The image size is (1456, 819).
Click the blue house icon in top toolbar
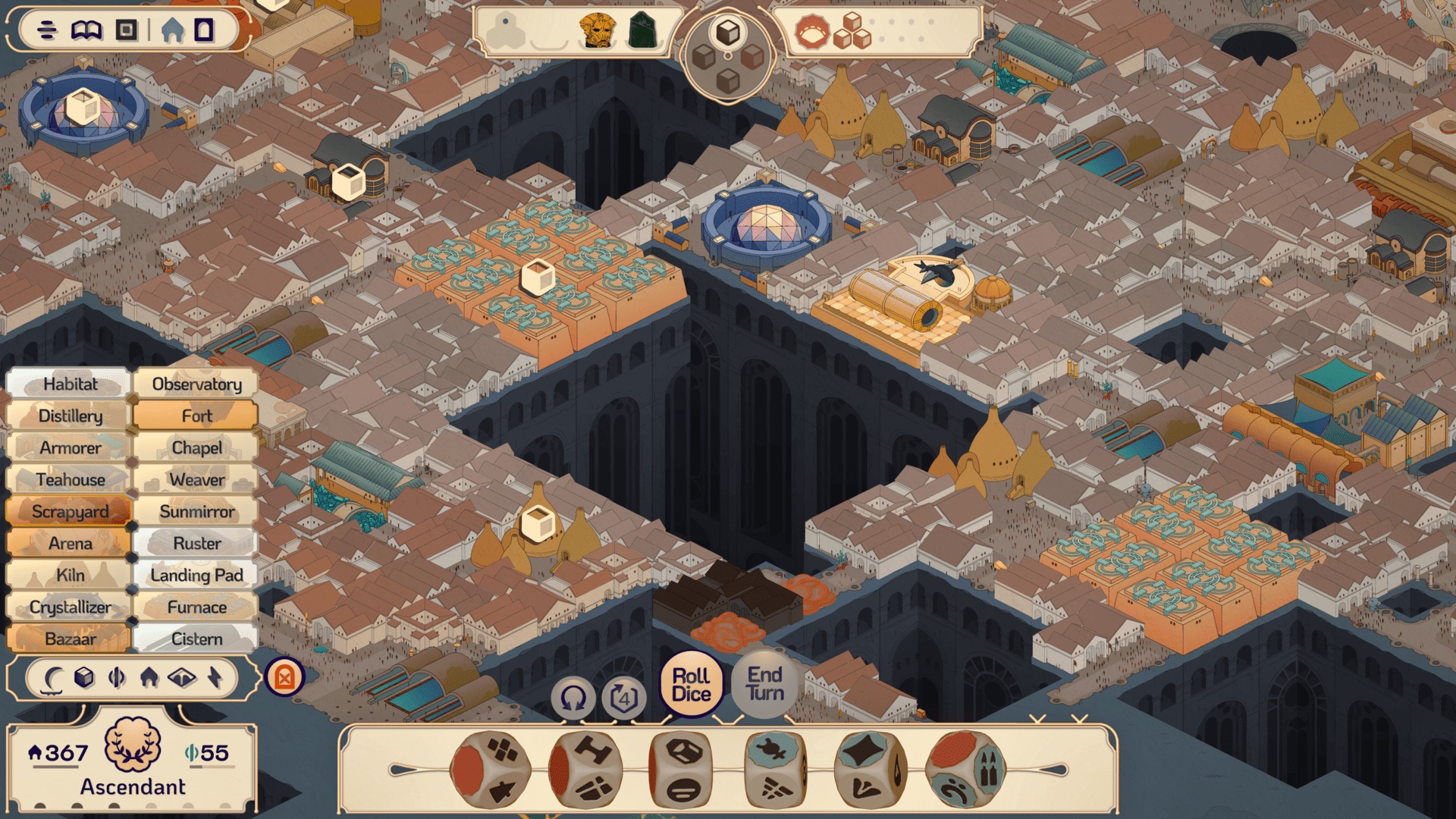173,30
